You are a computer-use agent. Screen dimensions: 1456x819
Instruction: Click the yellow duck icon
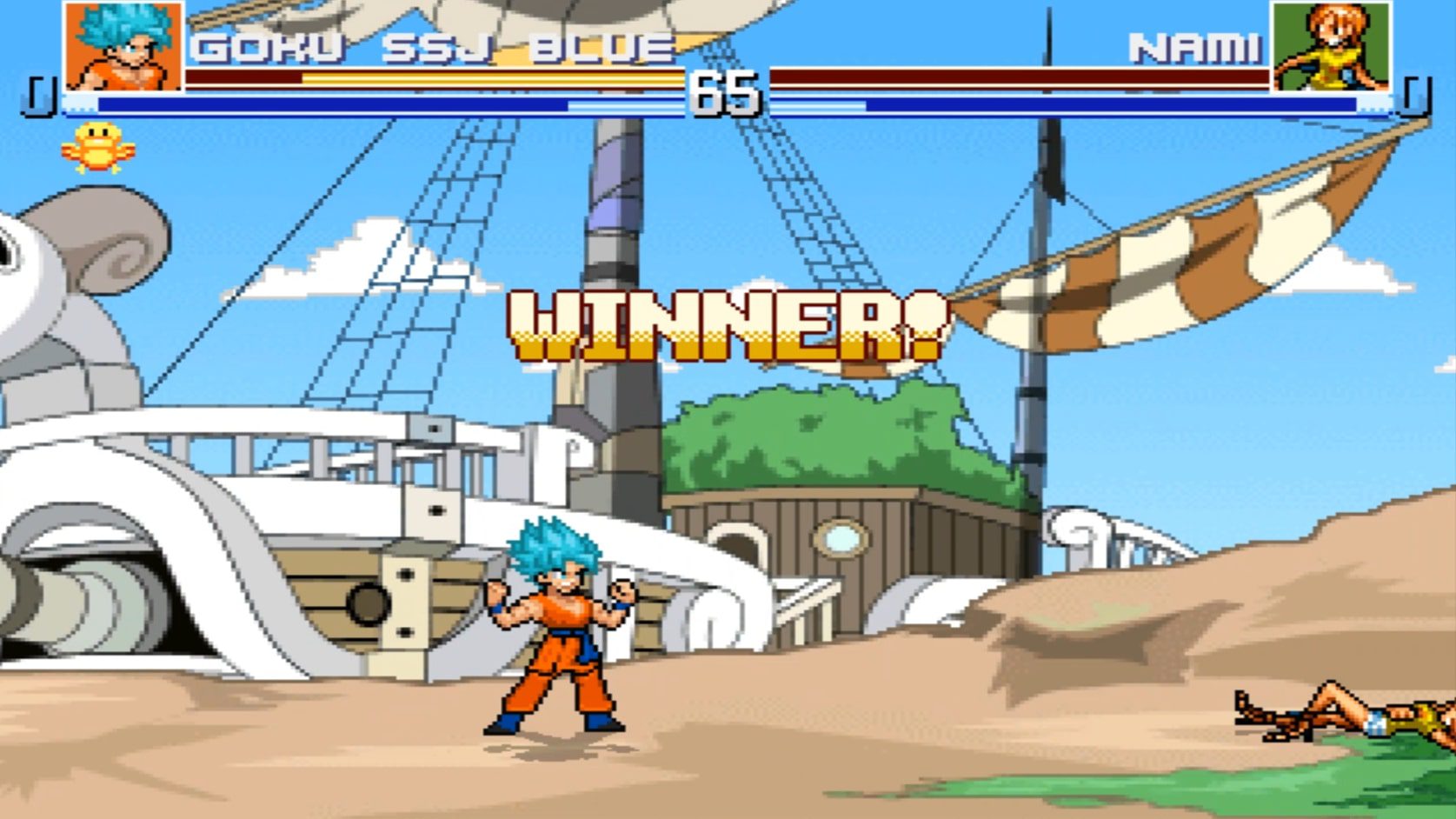click(x=97, y=147)
